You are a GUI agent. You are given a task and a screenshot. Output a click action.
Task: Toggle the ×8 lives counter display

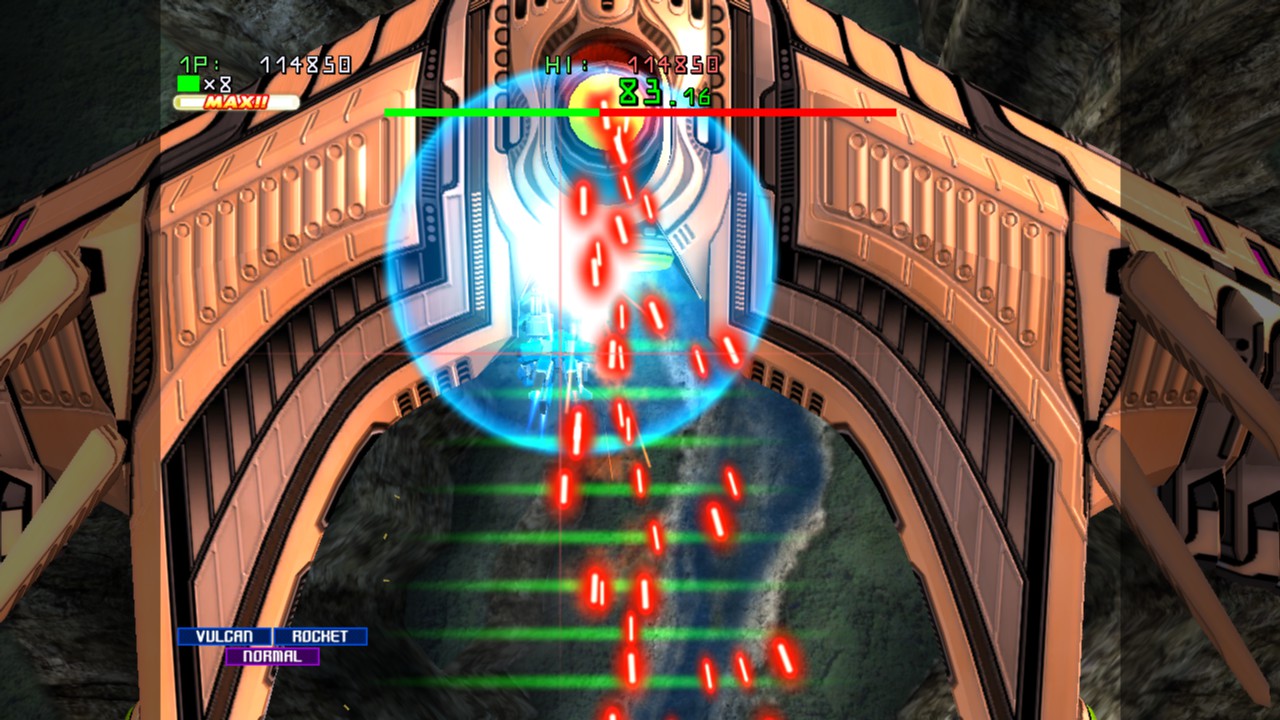click(x=216, y=85)
